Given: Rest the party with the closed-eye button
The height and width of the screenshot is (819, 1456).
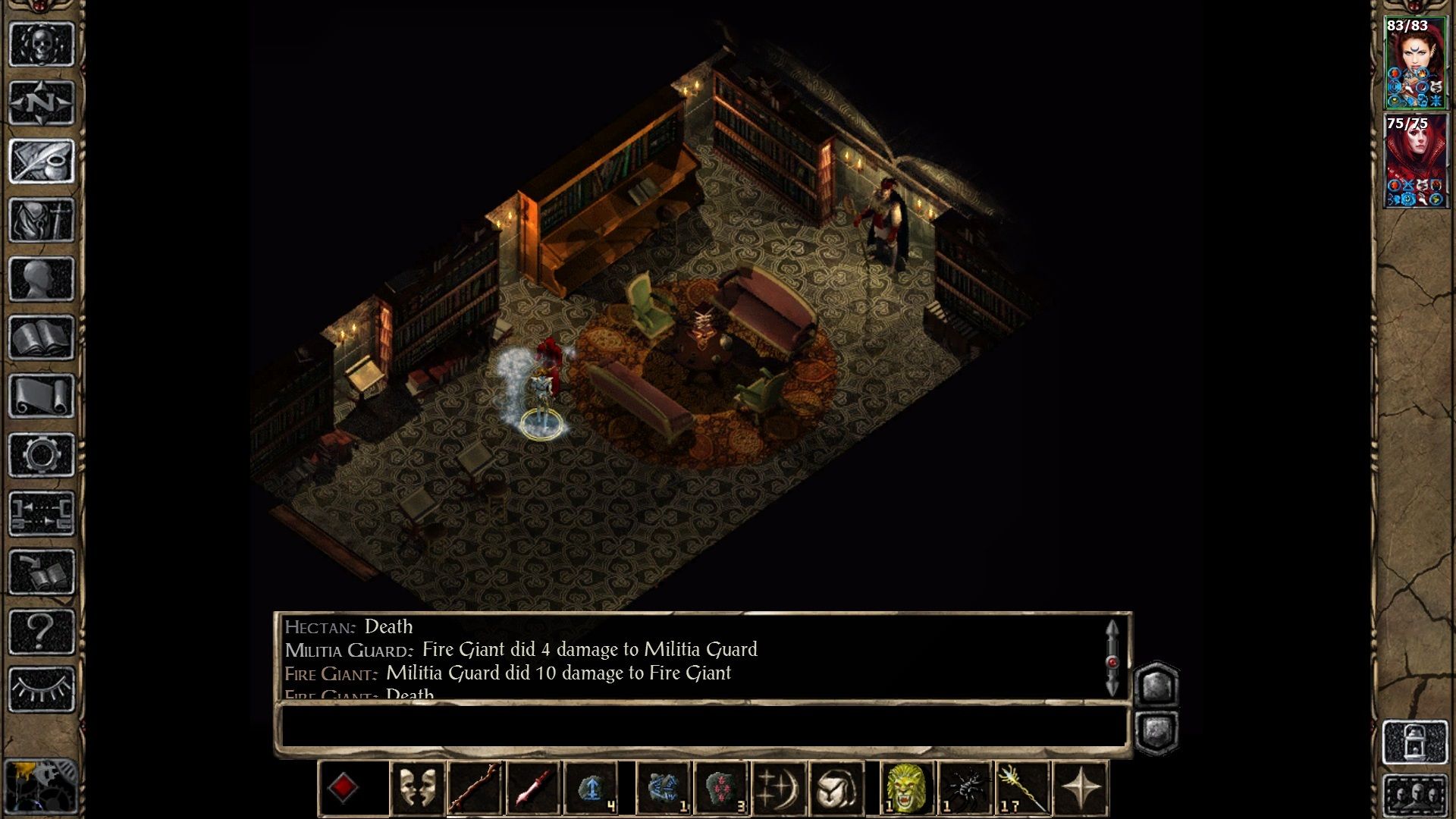Looking at the screenshot, I should click(42, 689).
